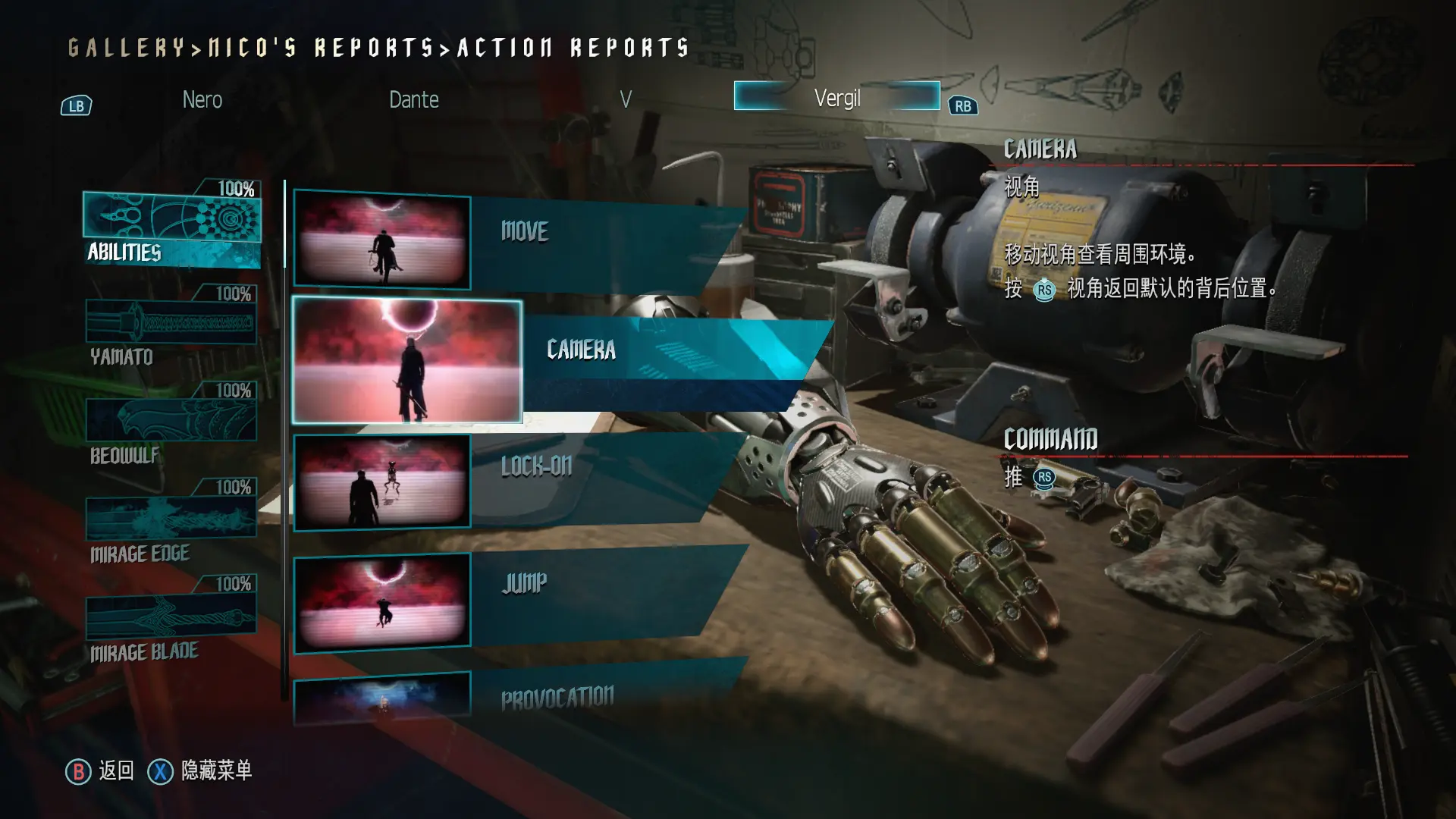Switch to the Dante character tab
The image size is (1456, 819).
coord(413,99)
